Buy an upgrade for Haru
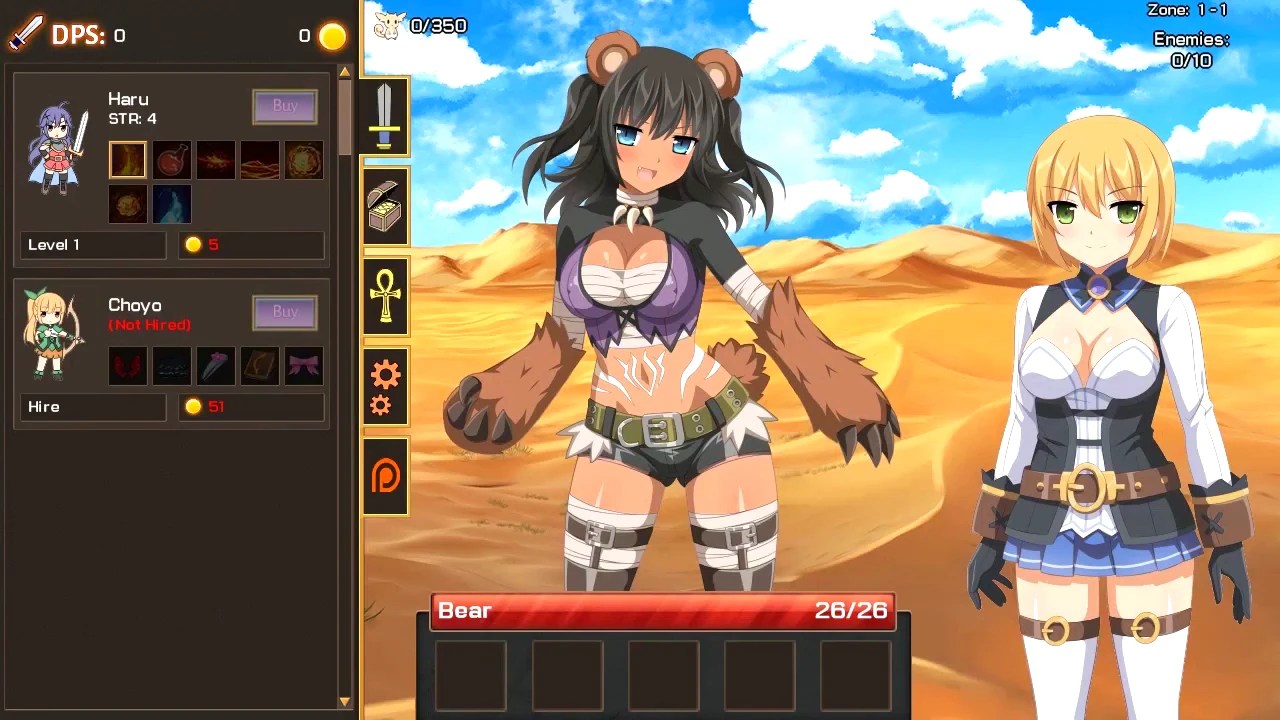Image resolution: width=1280 pixels, height=720 pixels. click(285, 106)
